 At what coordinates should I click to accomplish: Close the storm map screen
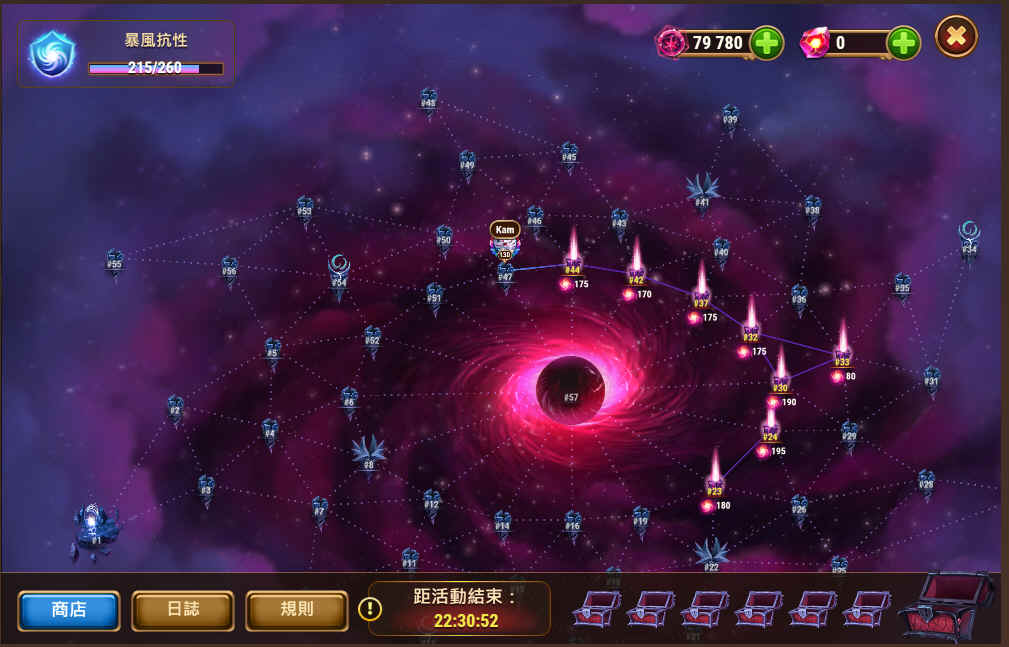point(956,37)
